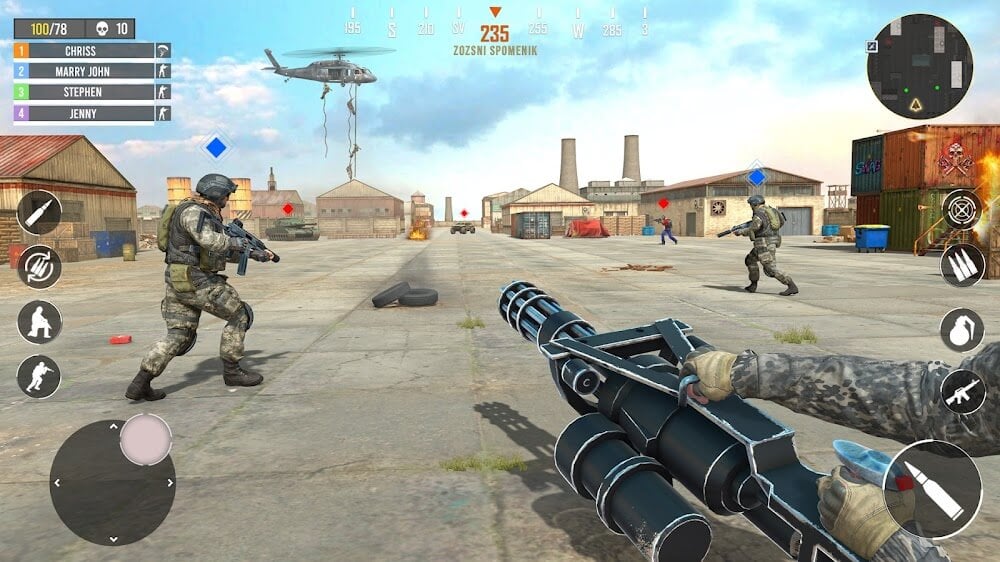
Task: Select the three-bullets ammo button
Action: [x=962, y=265]
